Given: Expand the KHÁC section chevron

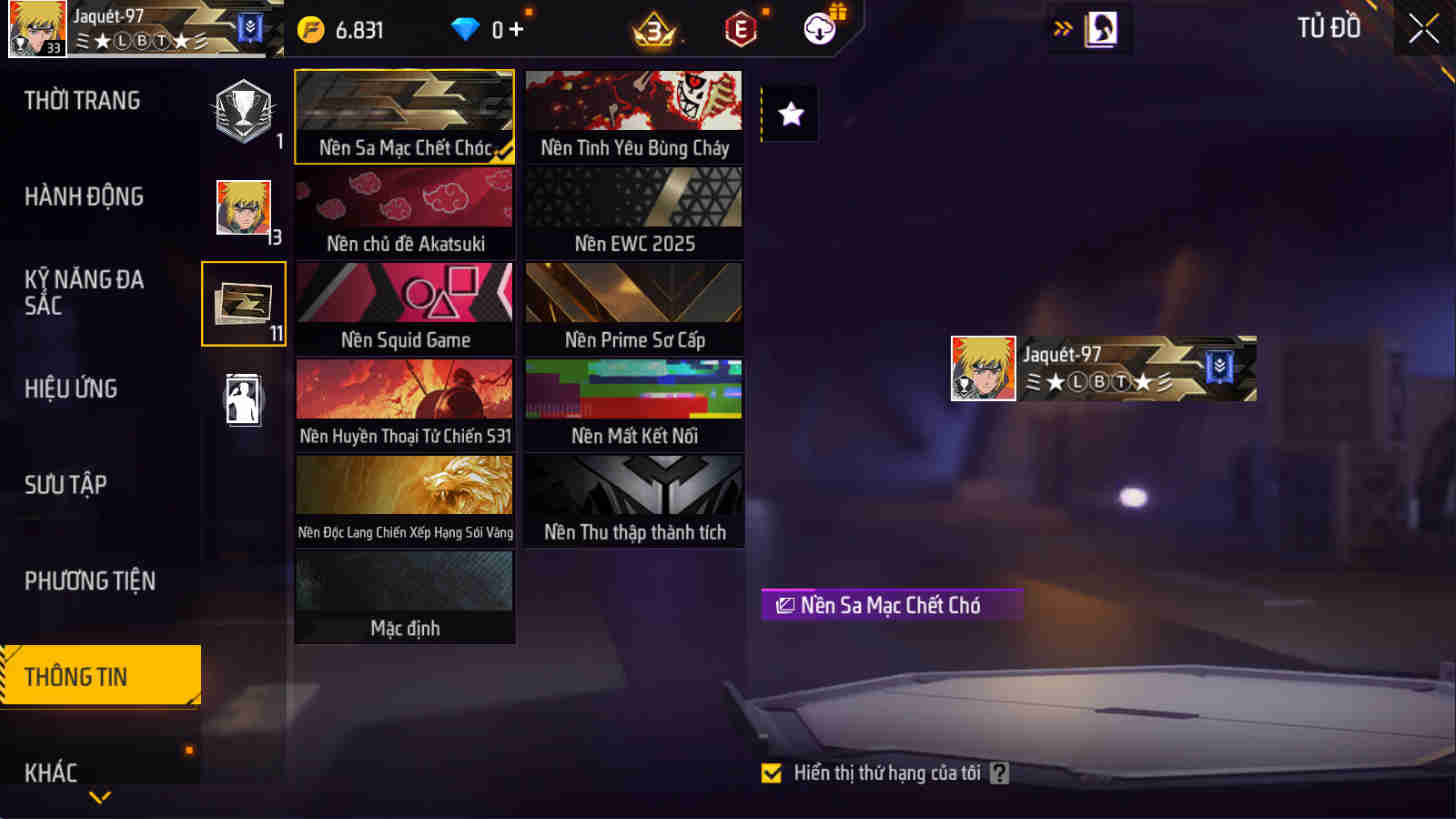Looking at the screenshot, I should 97,797.
